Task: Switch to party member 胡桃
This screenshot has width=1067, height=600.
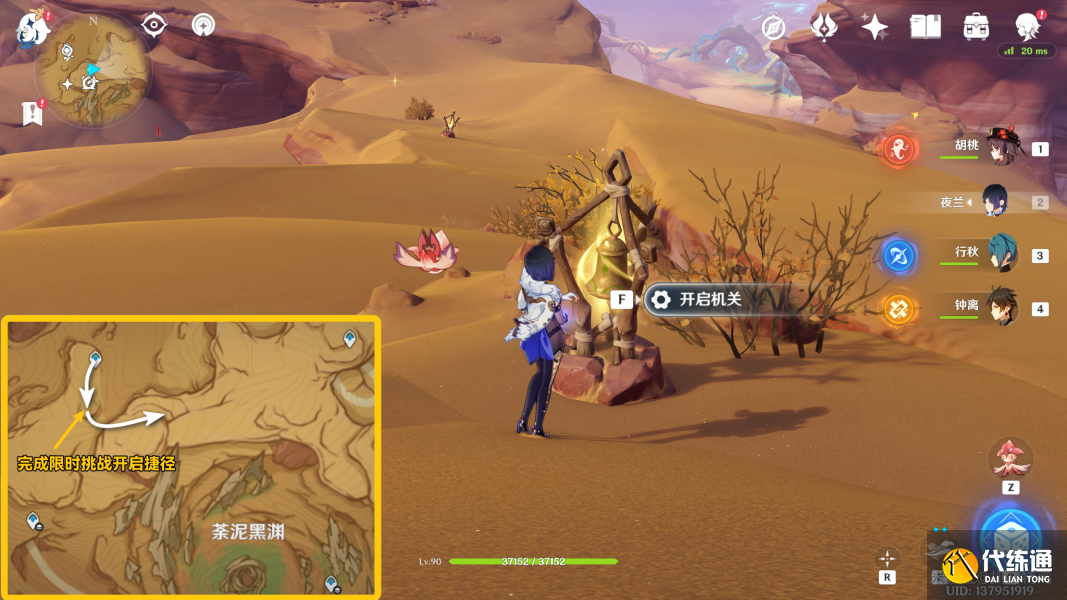Action: (999, 148)
